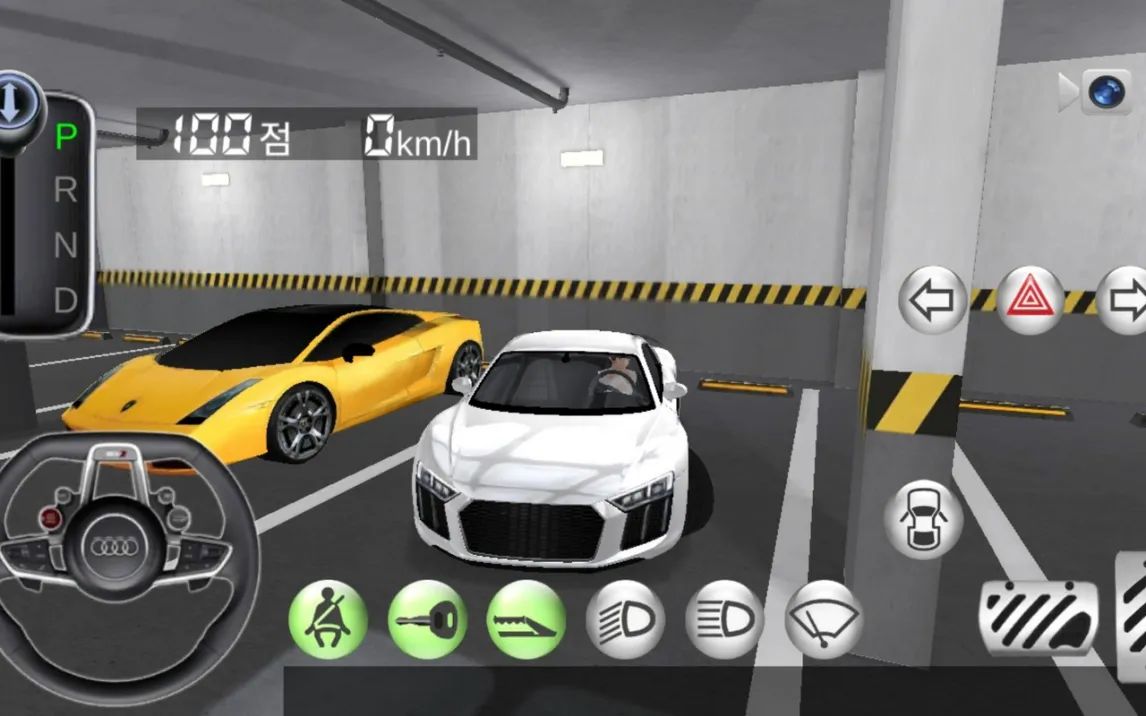Activate the right turn signal arrow

[1124, 300]
